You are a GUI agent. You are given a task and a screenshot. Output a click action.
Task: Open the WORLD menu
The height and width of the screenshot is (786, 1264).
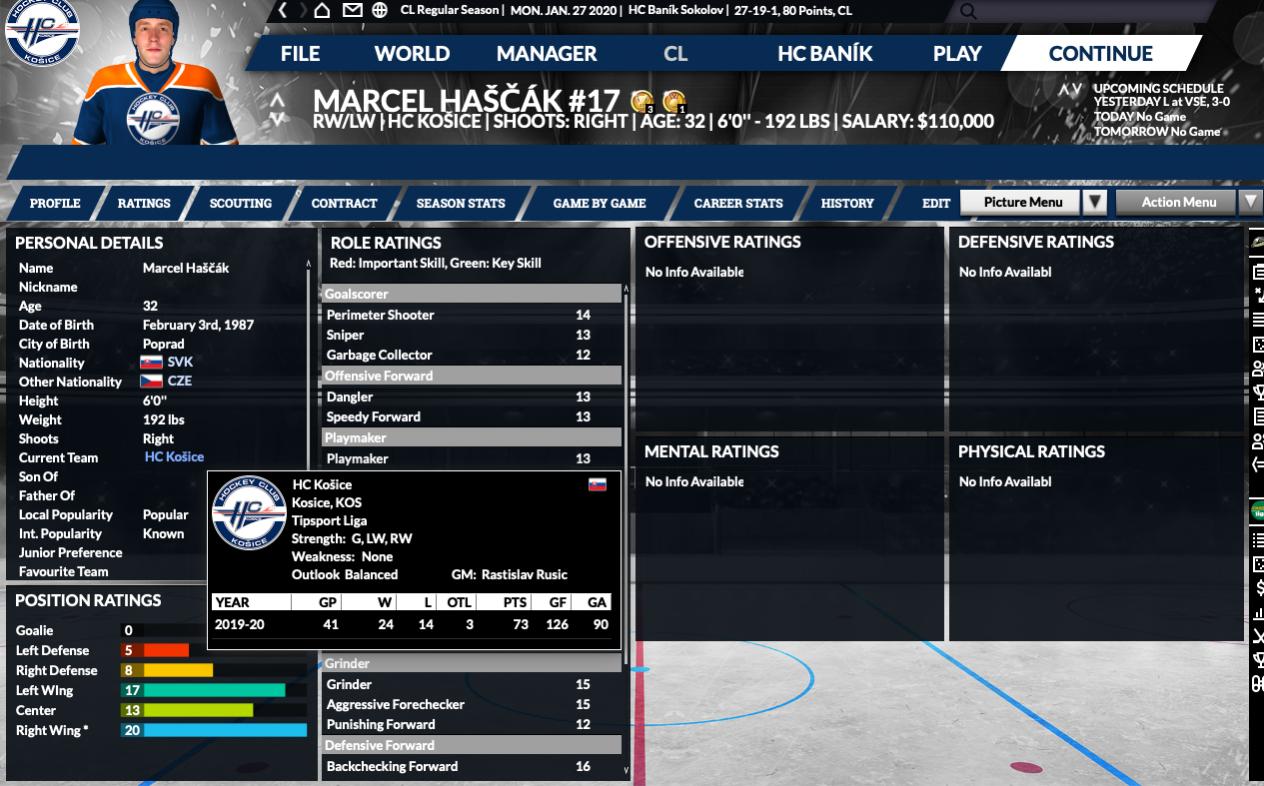412,54
